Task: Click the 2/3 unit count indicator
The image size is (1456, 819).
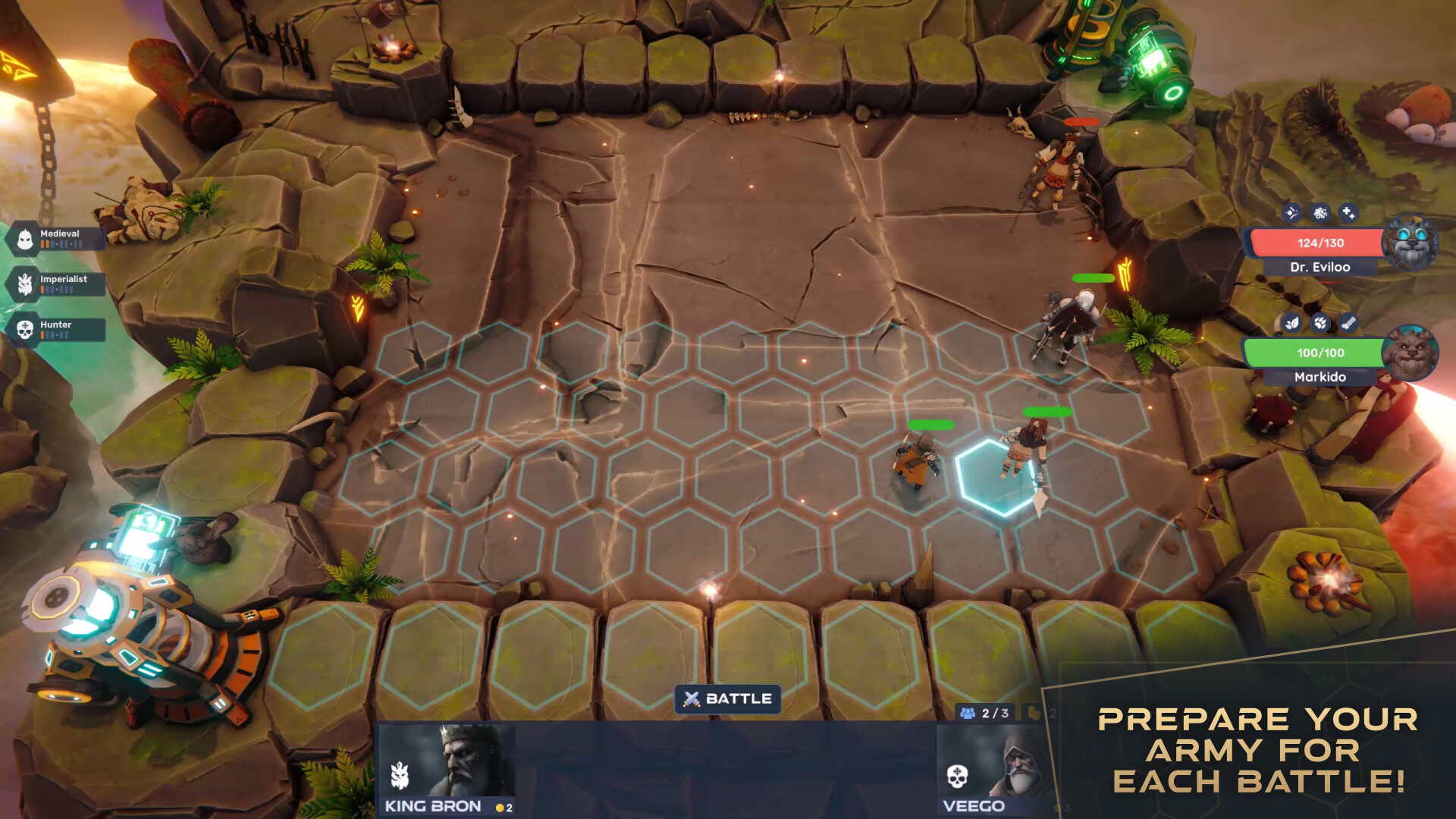Action: coord(984,712)
